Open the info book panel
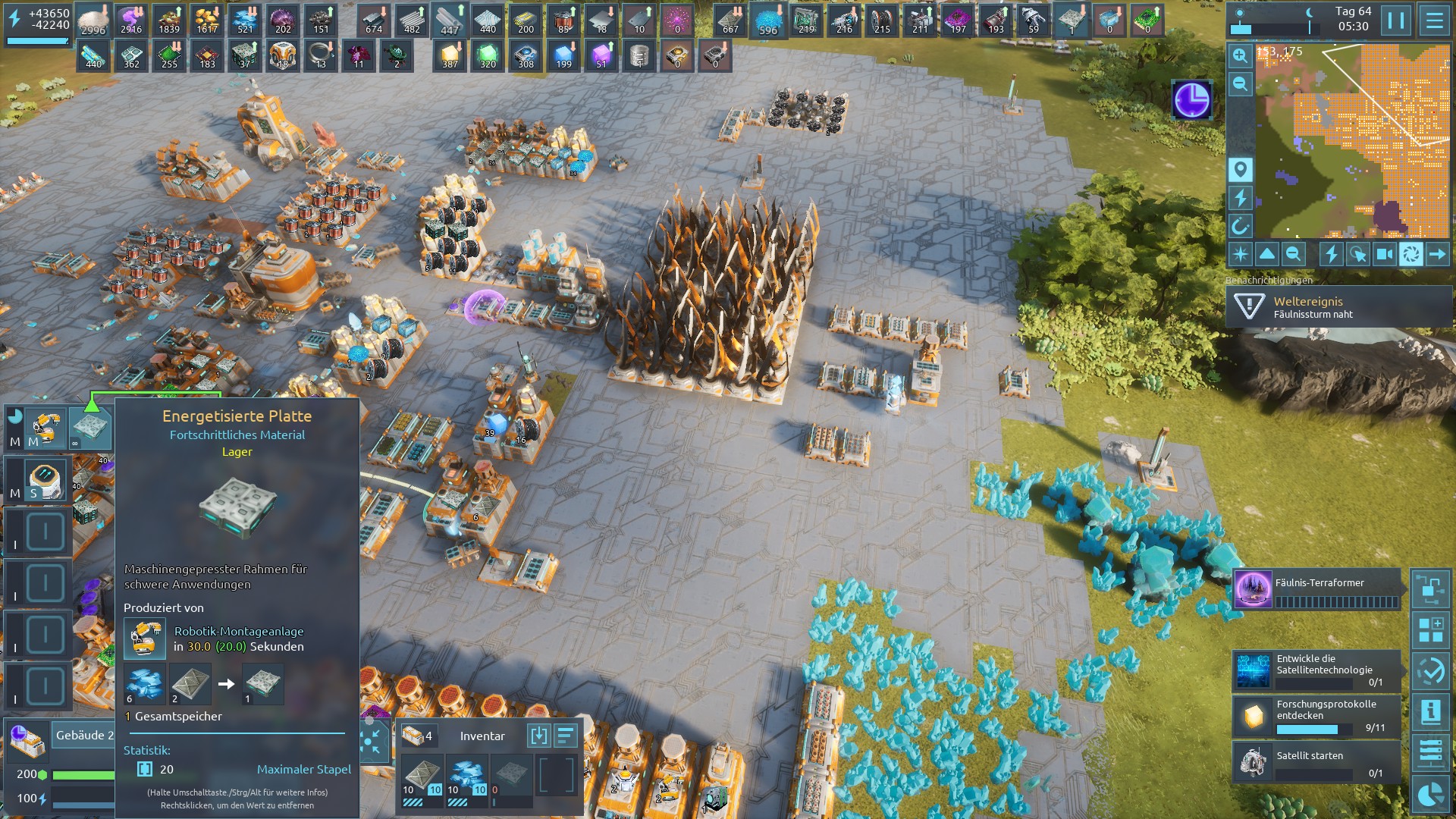 [x=1431, y=711]
